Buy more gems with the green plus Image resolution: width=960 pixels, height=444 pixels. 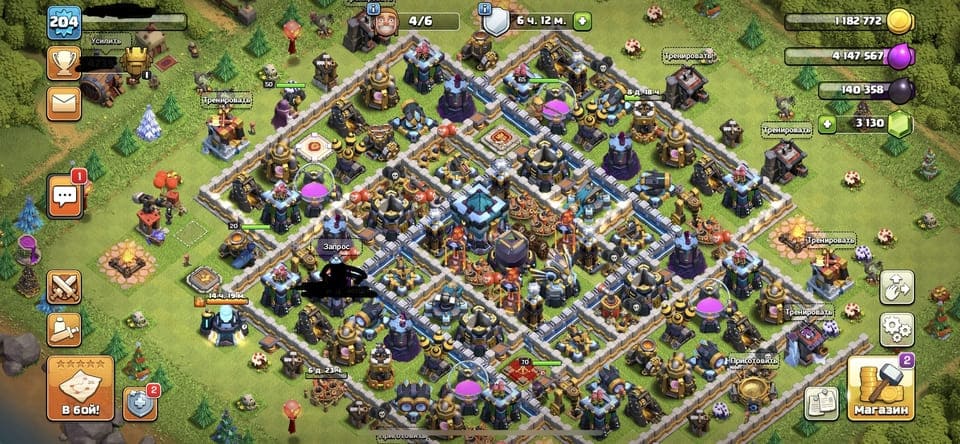826,124
